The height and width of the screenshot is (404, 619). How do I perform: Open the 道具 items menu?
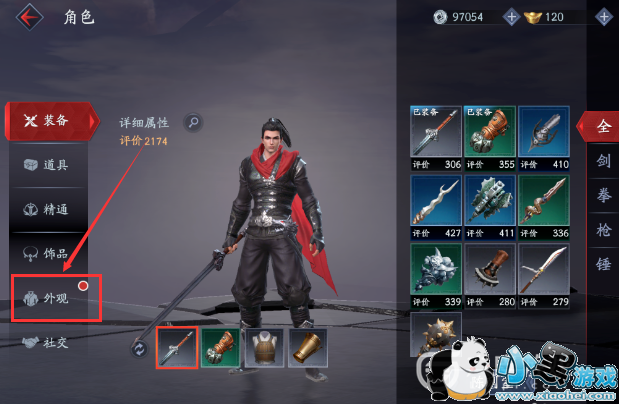tap(50, 165)
